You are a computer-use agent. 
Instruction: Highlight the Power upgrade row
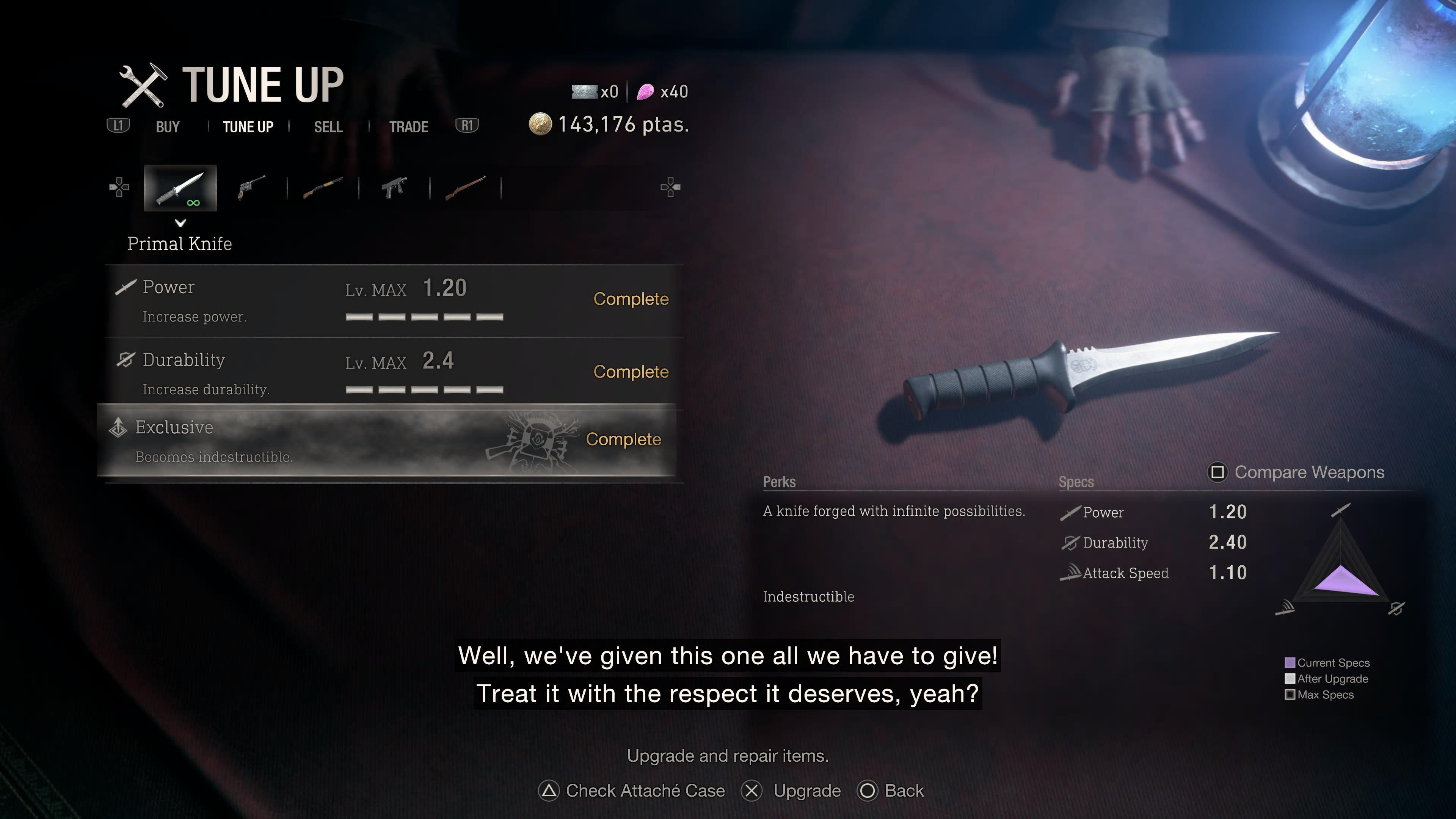pyautogui.click(x=394, y=301)
